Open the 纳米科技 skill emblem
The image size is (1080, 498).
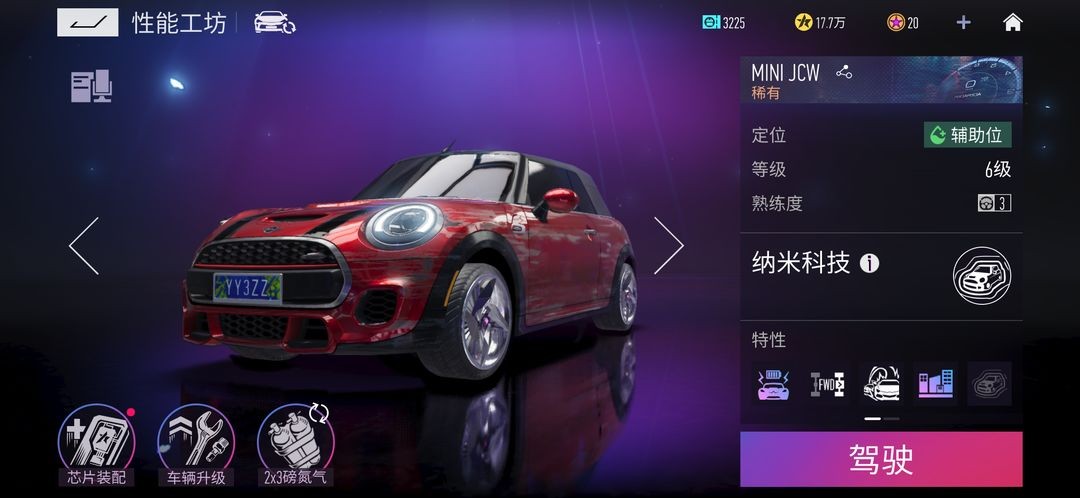[981, 276]
